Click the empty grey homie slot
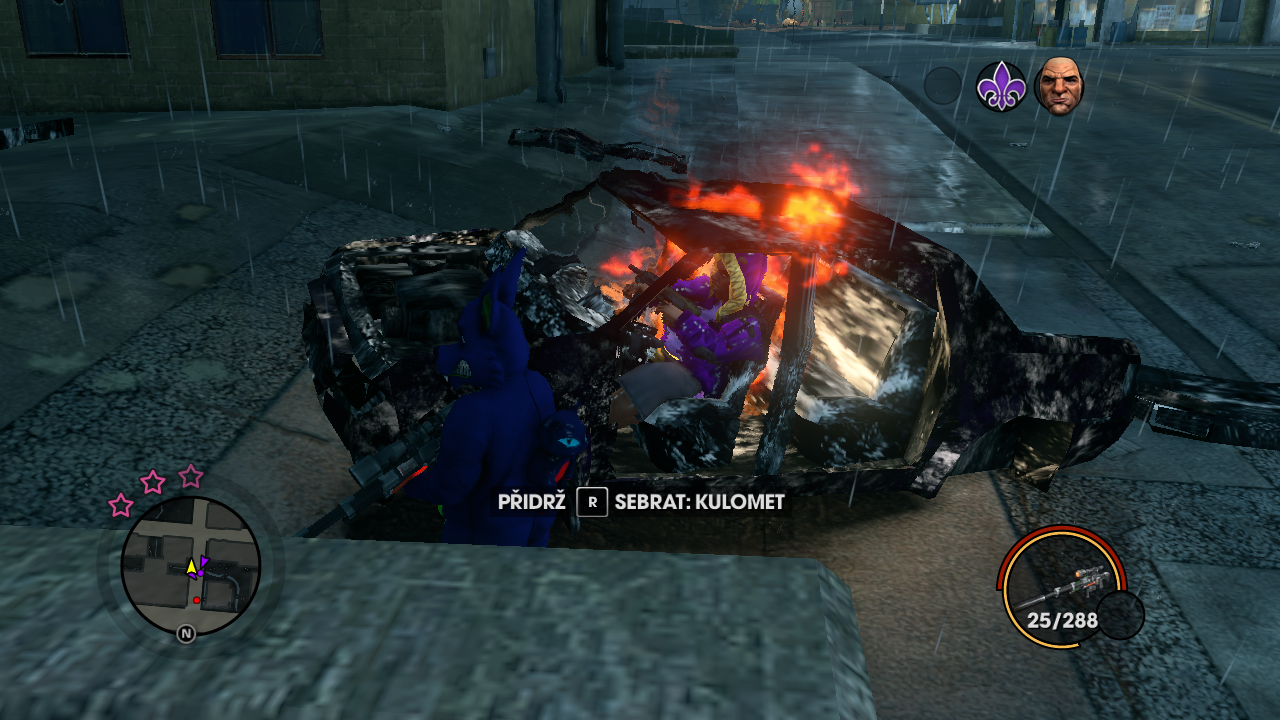 (x=942, y=86)
